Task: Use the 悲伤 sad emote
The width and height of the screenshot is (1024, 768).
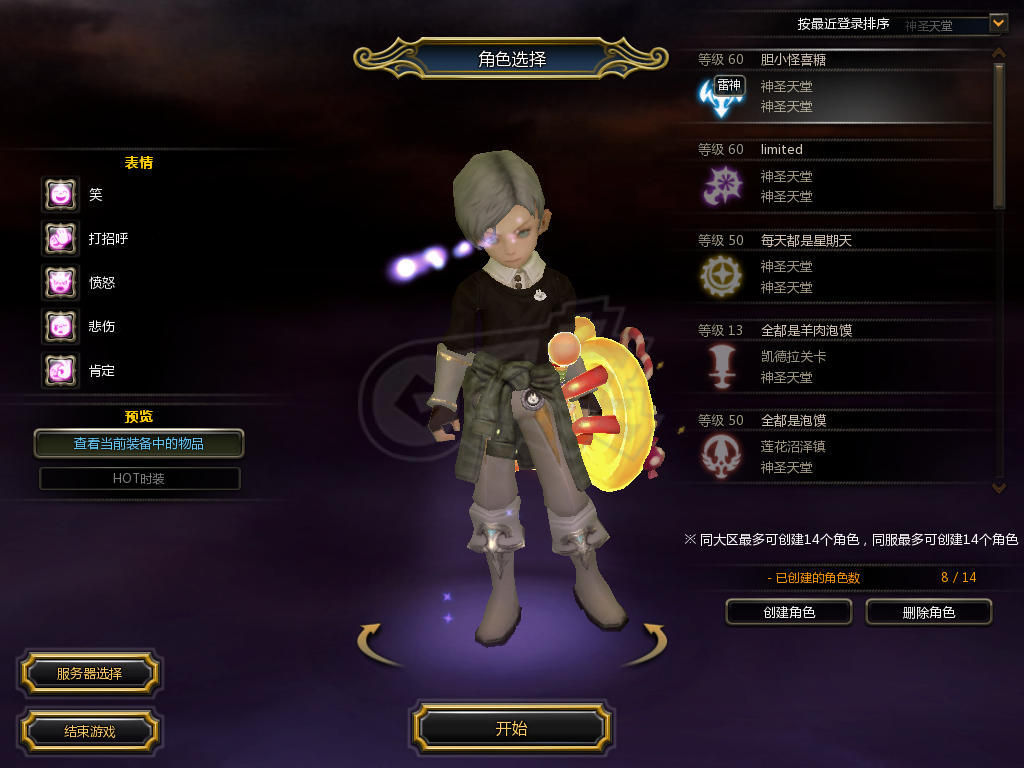Action: tap(60, 327)
